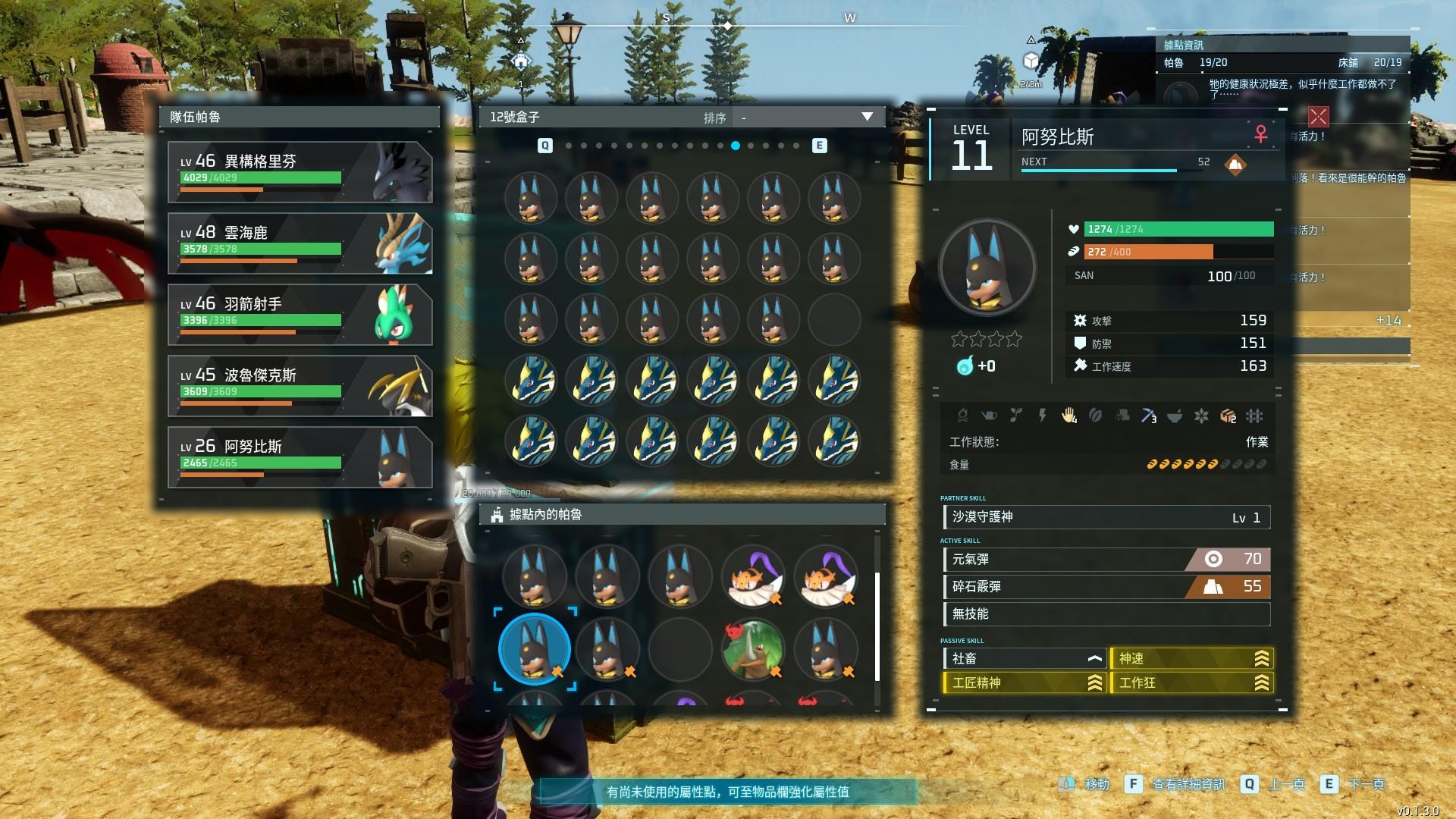The width and height of the screenshot is (1456, 819).
Task: Click the 沙漠守護神 partner skill
Action: (x=1106, y=518)
